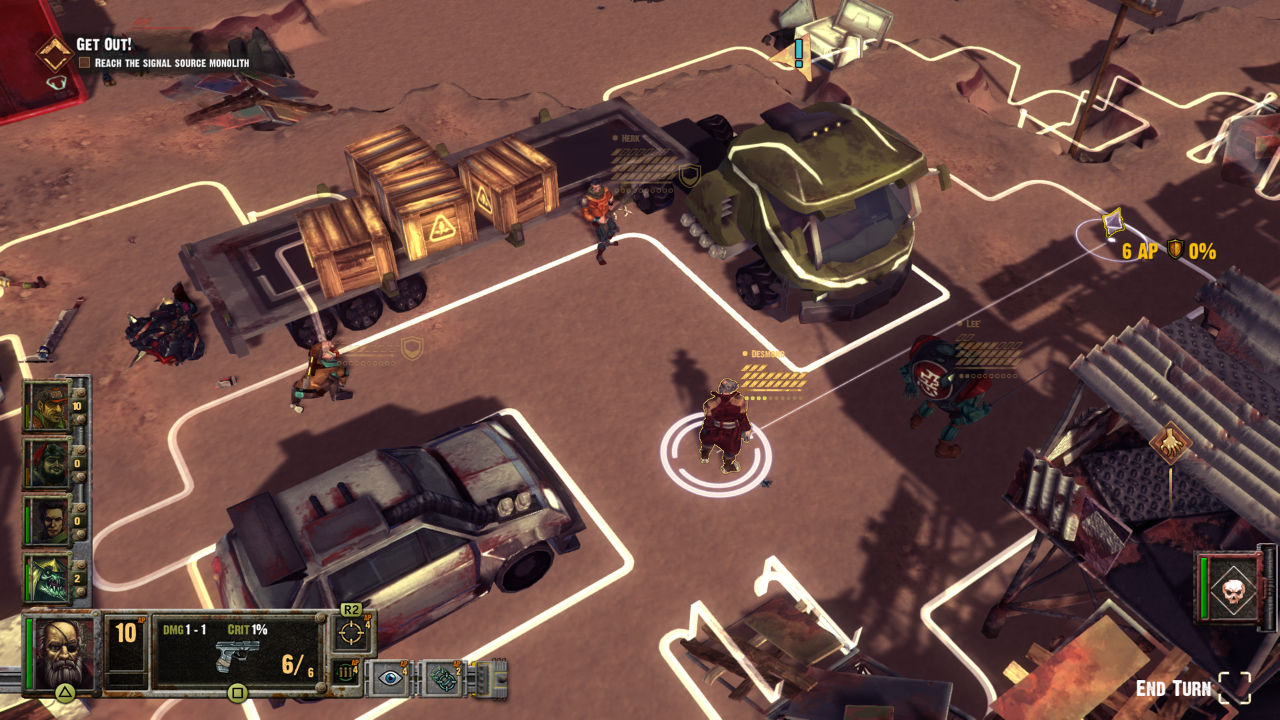This screenshot has width=1280, height=720.
Task: Click the square button below the weapon panel
Action: 236,693
